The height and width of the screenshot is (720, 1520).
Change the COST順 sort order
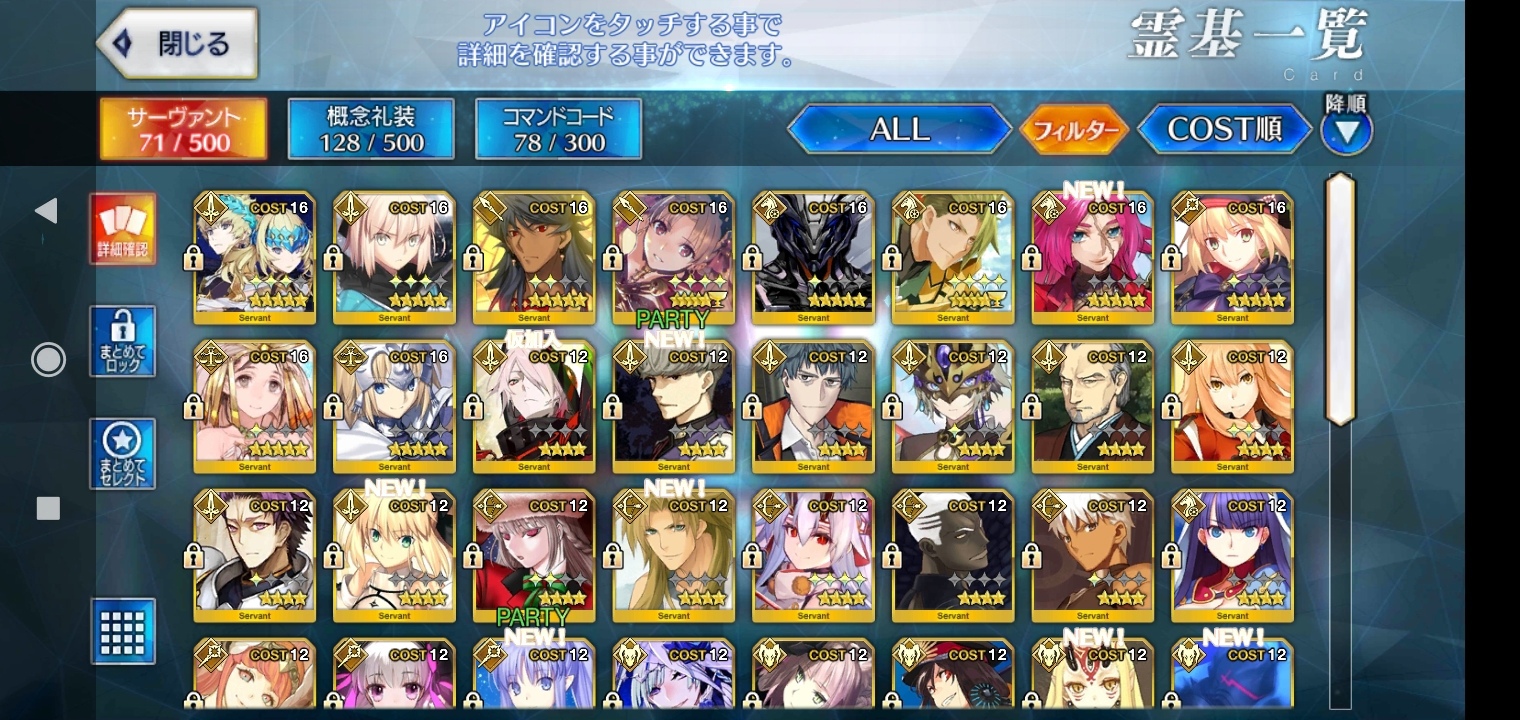[x=1224, y=129]
